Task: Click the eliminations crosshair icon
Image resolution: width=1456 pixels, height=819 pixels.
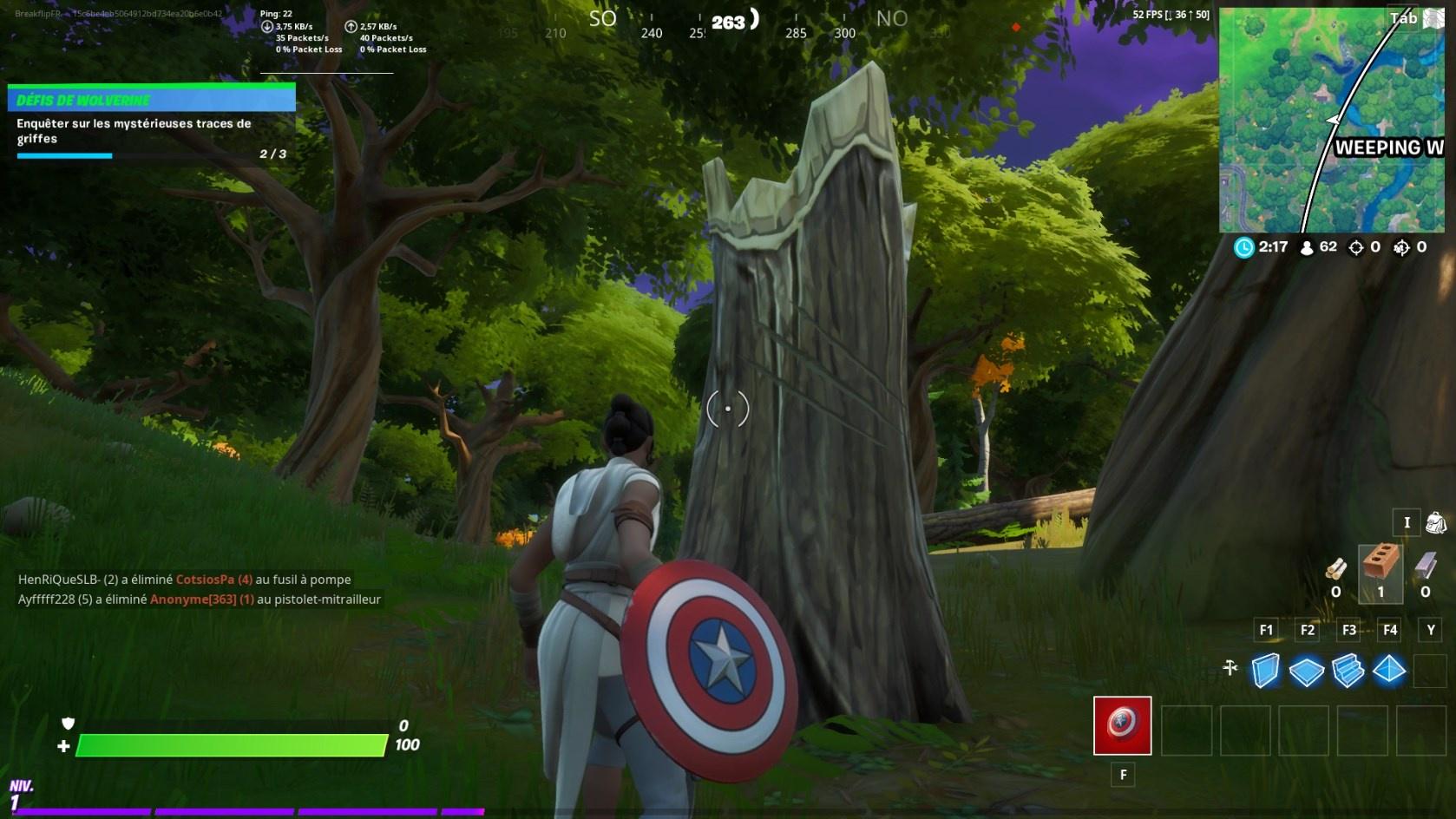Action: click(x=1356, y=246)
